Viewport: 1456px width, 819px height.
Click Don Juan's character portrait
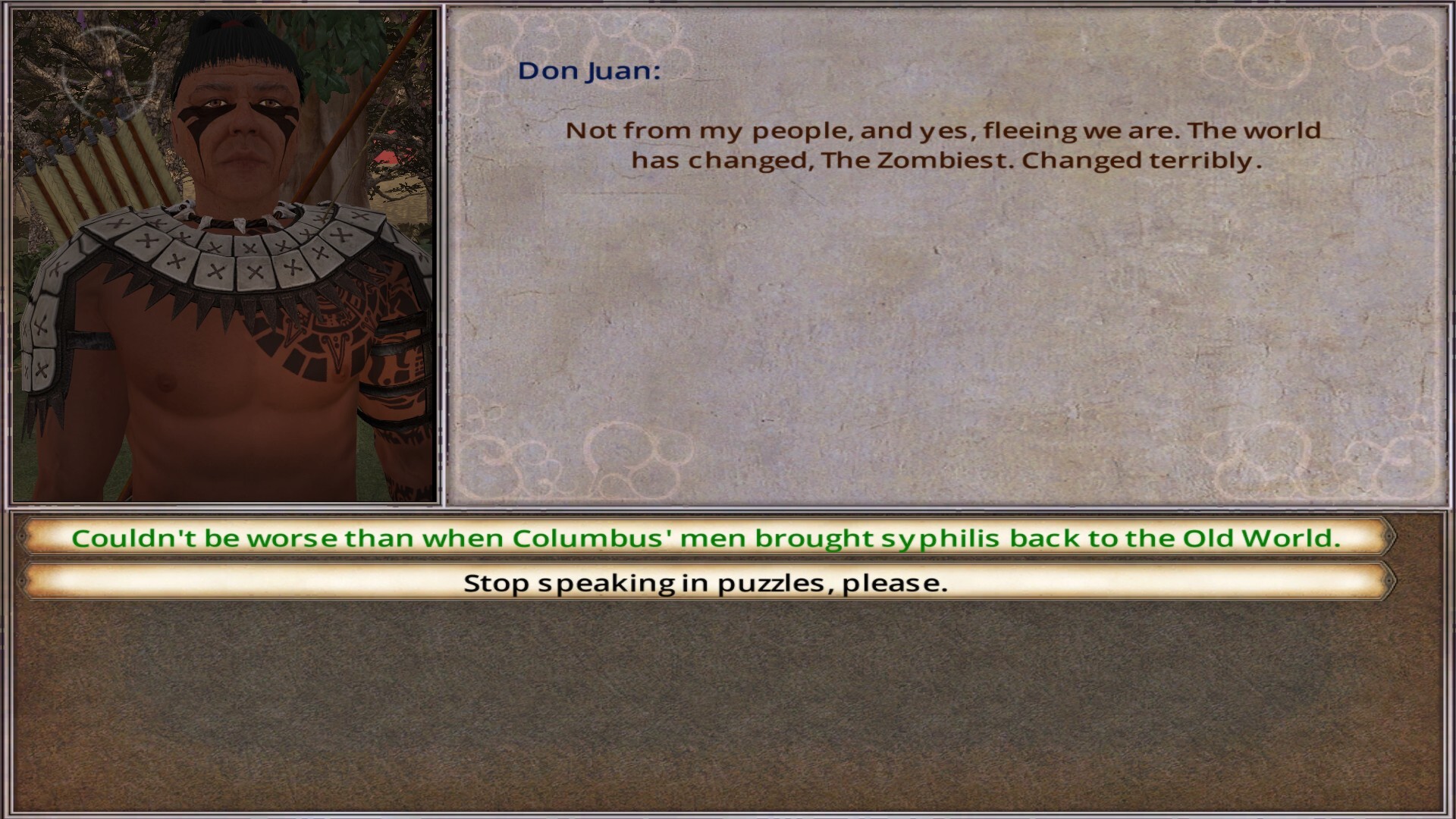227,250
